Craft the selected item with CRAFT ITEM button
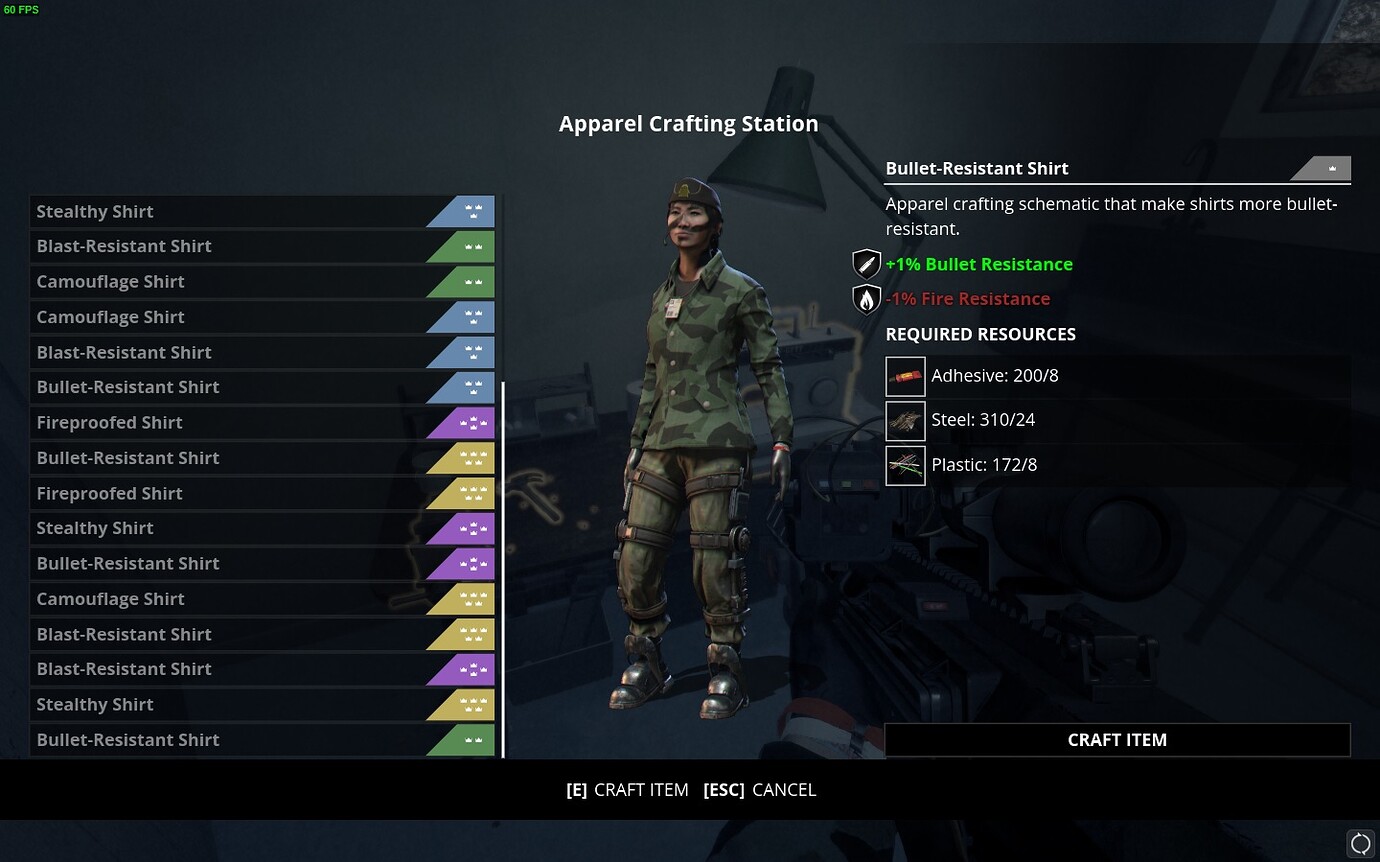This screenshot has height=862, width=1380. (1117, 740)
